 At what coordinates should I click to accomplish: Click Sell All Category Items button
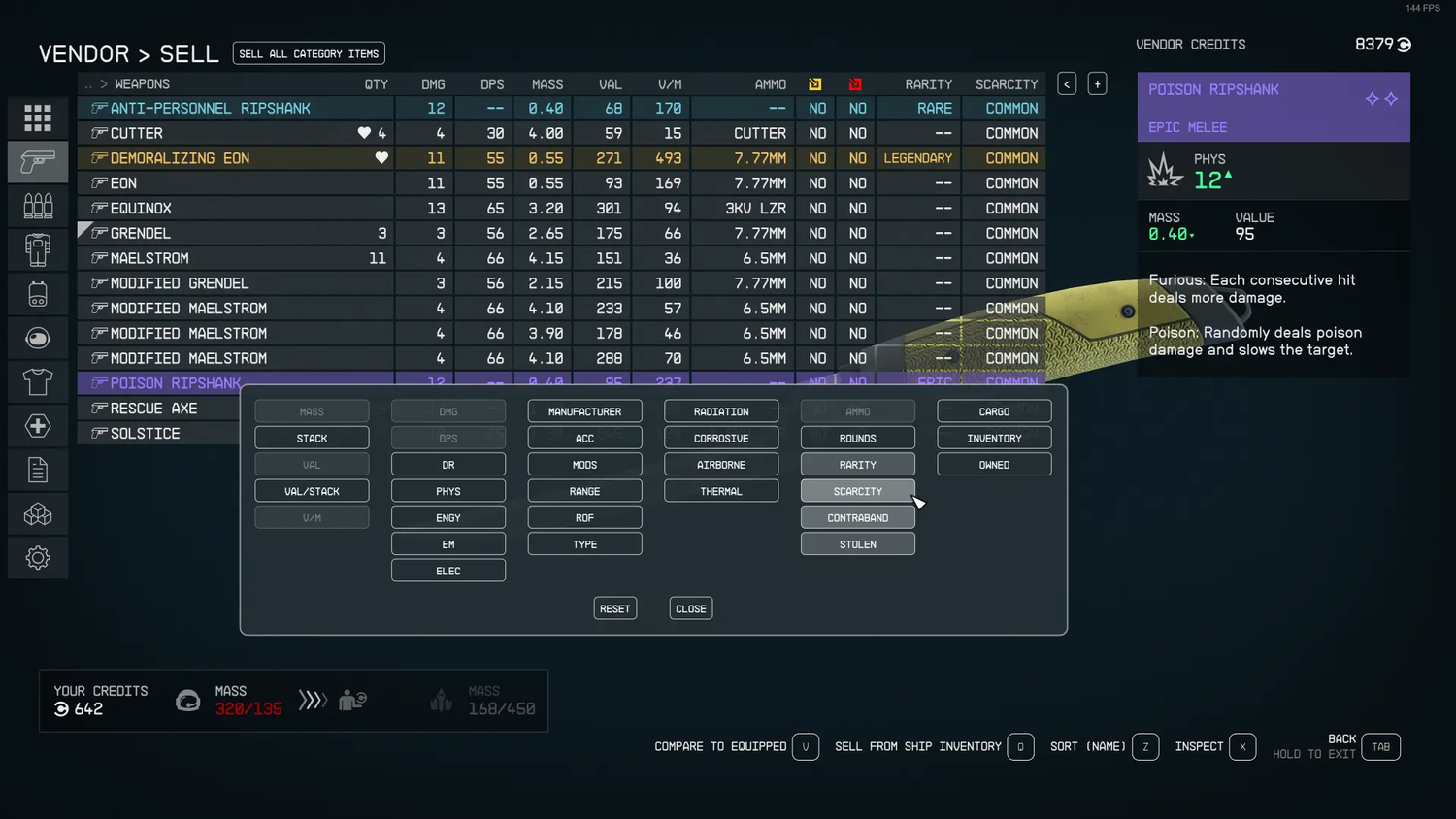(309, 53)
